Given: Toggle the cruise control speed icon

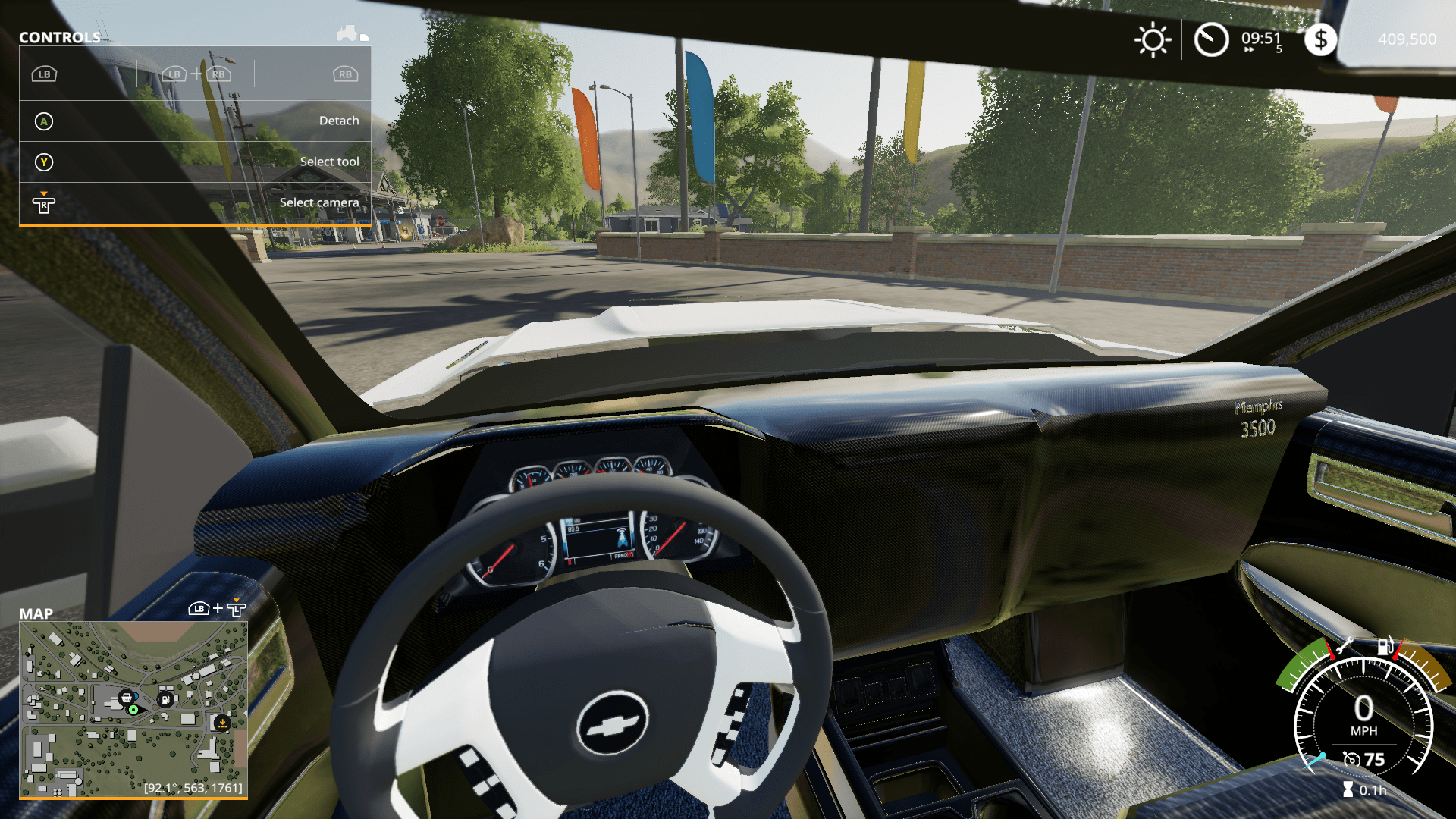Looking at the screenshot, I should pyautogui.click(x=1351, y=759).
